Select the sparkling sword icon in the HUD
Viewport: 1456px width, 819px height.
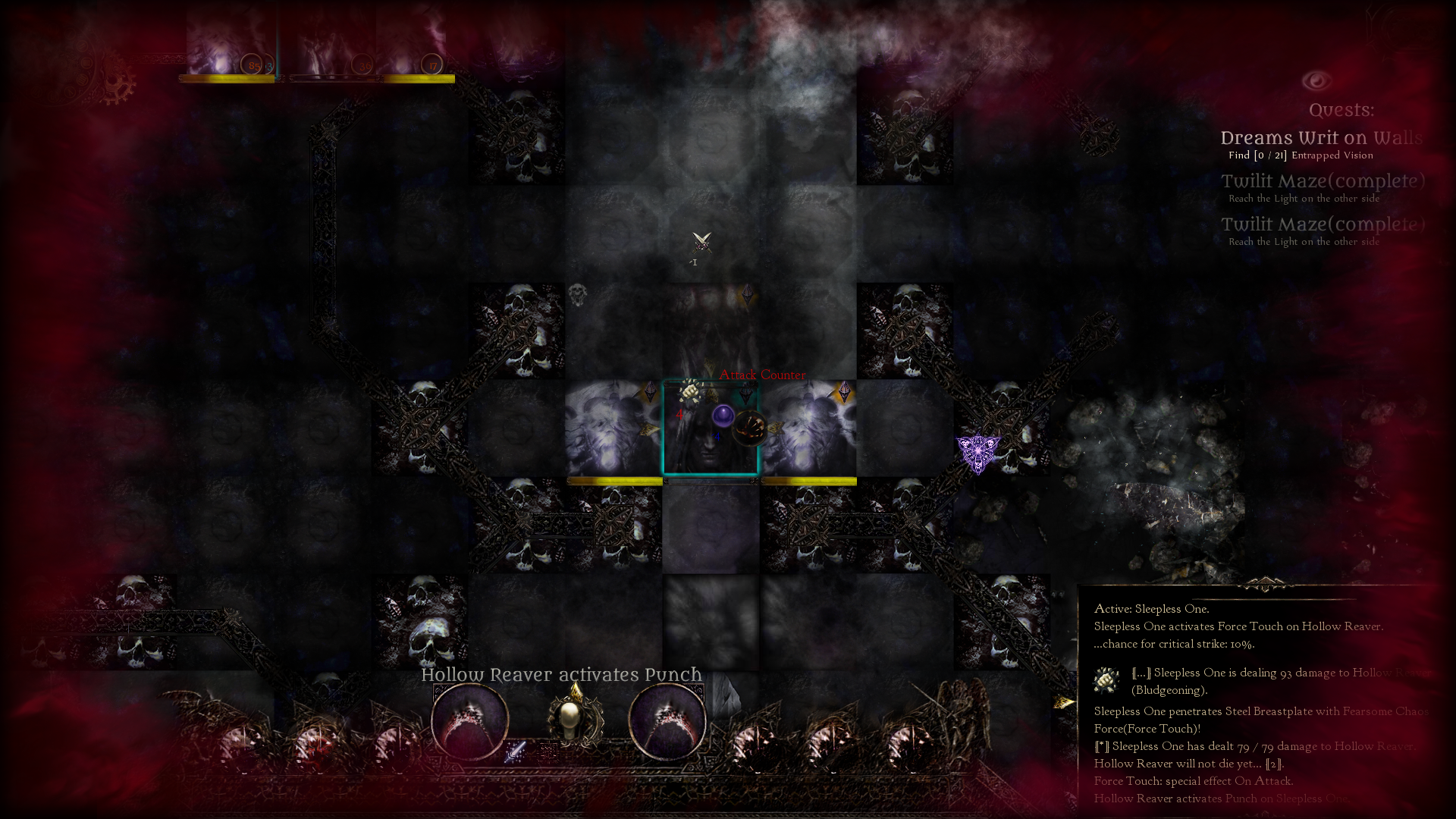(516, 752)
